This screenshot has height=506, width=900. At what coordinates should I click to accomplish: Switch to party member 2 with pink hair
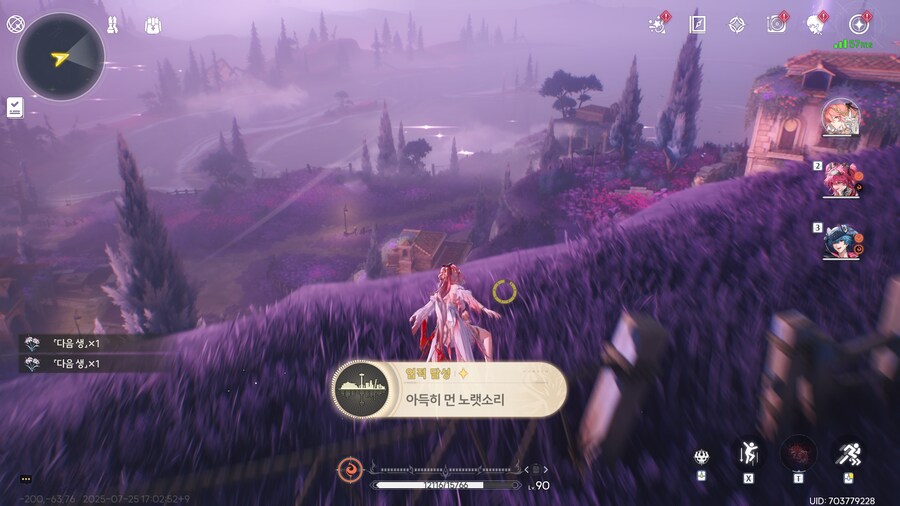(841, 180)
